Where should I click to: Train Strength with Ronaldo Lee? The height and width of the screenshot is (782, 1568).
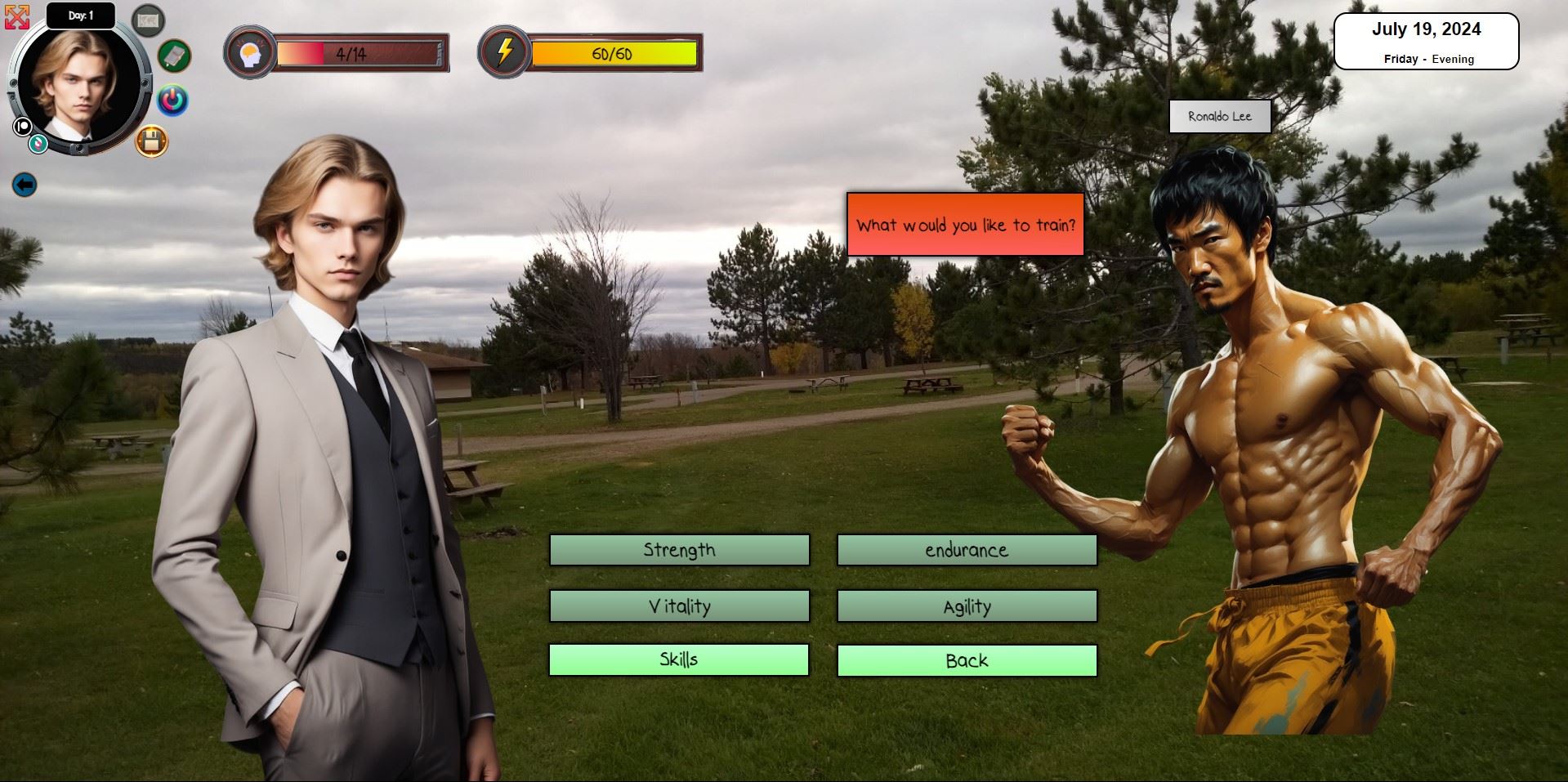[x=679, y=550]
